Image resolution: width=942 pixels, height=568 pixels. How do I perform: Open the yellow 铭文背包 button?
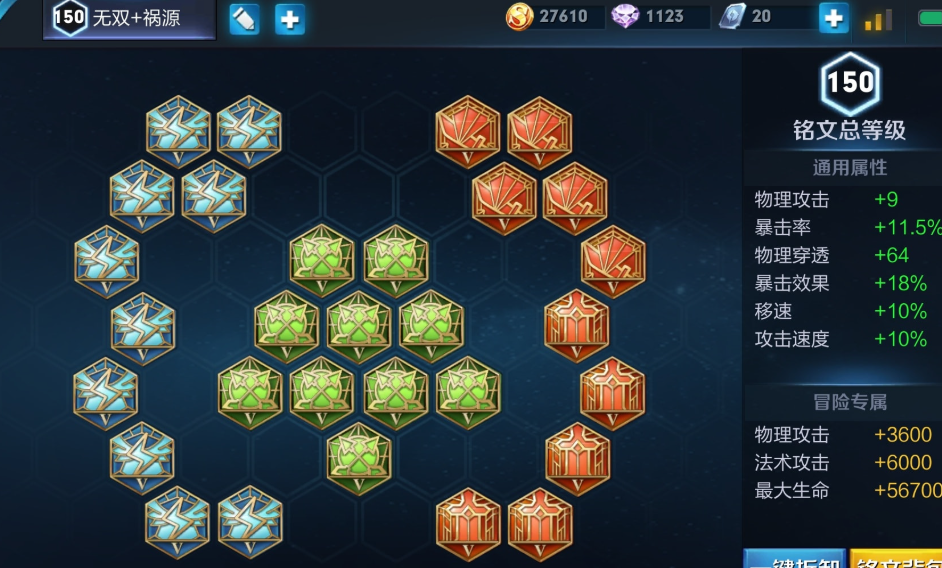pyautogui.click(x=896, y=559)
